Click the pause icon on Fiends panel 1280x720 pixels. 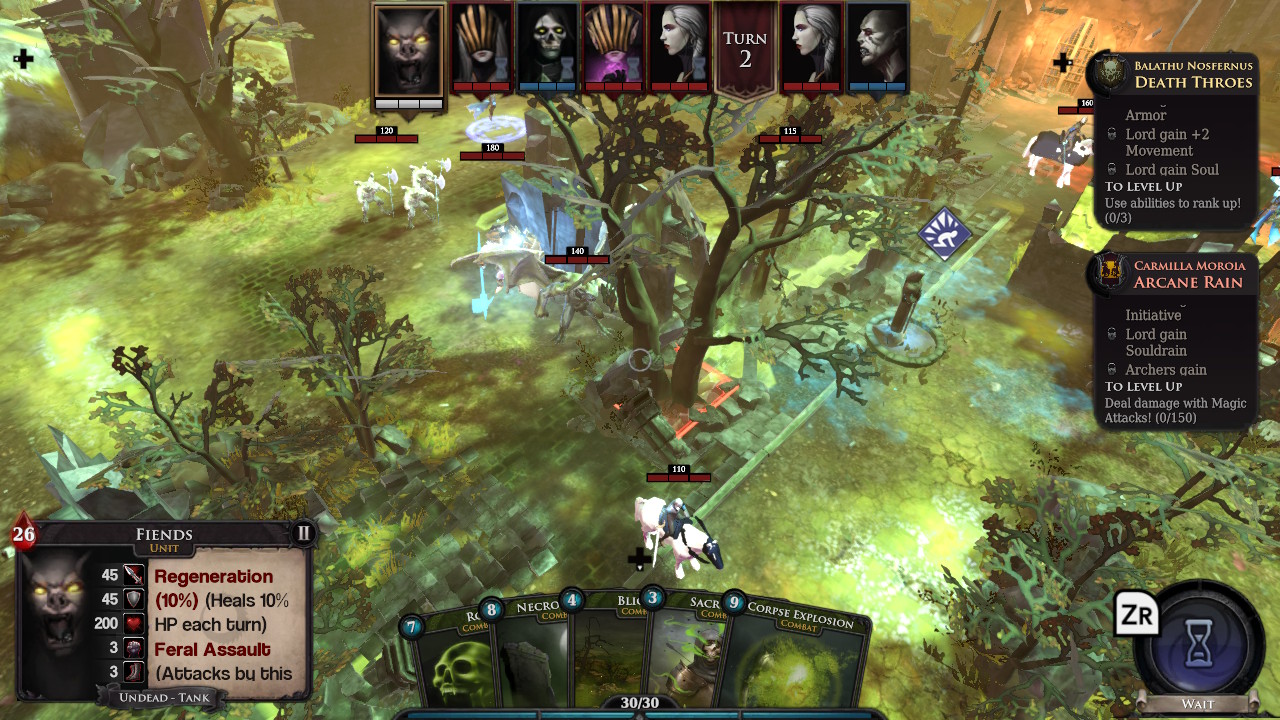tap(304, 533)
